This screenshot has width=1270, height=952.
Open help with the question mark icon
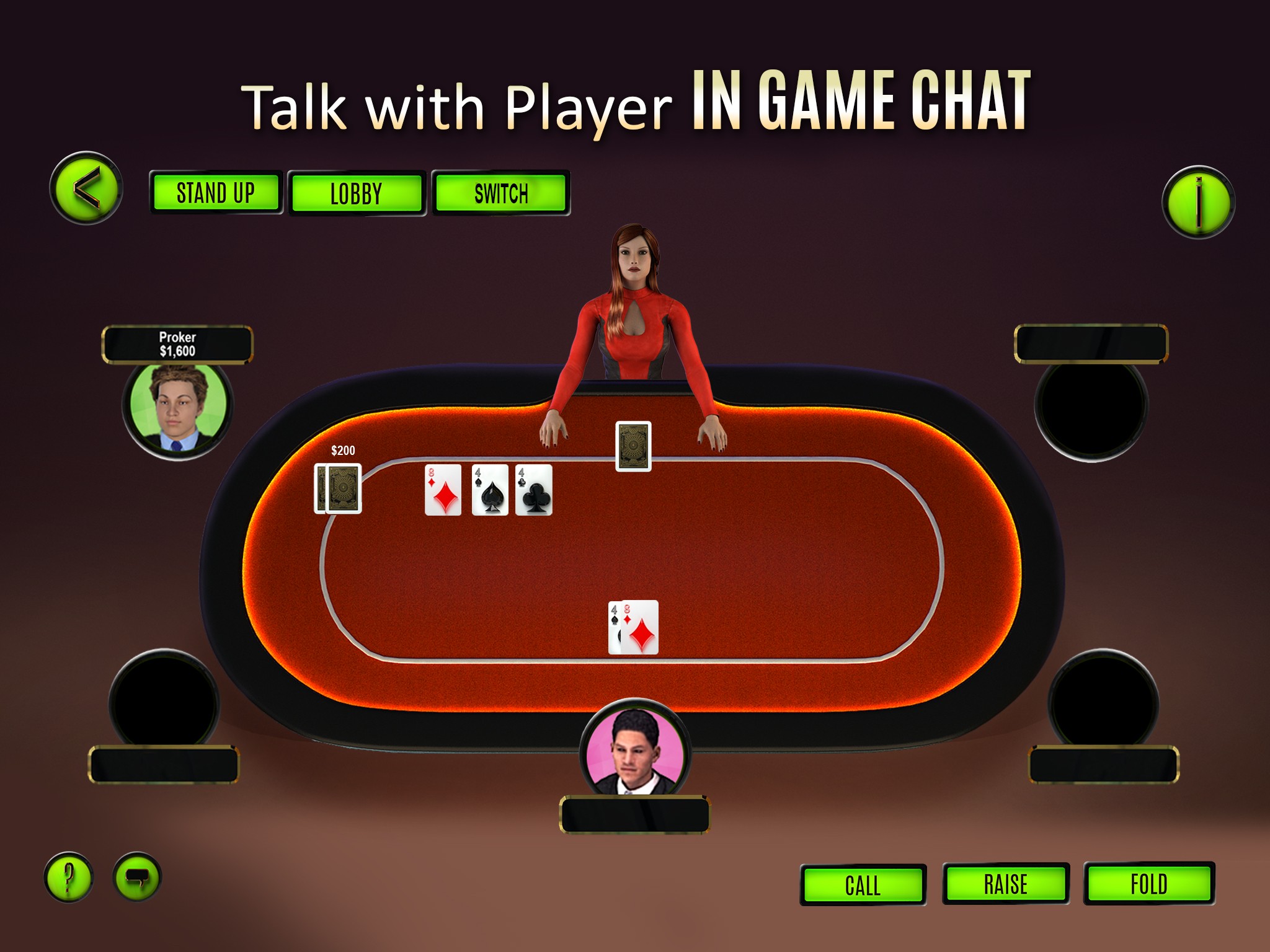(69, 877)
